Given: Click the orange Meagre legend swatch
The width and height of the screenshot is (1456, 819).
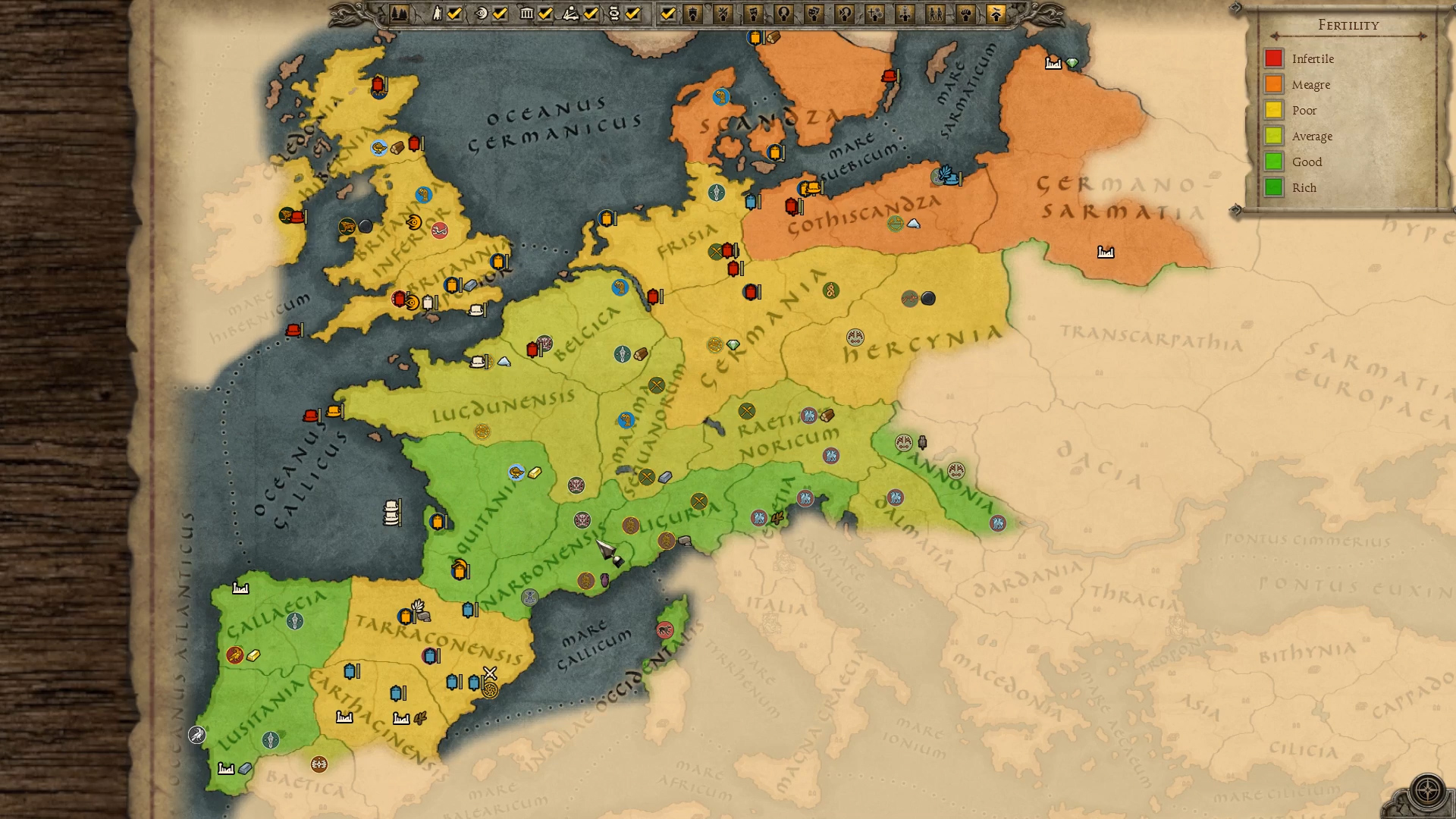Looking at the screenshot, I should tap(1273, 84).
